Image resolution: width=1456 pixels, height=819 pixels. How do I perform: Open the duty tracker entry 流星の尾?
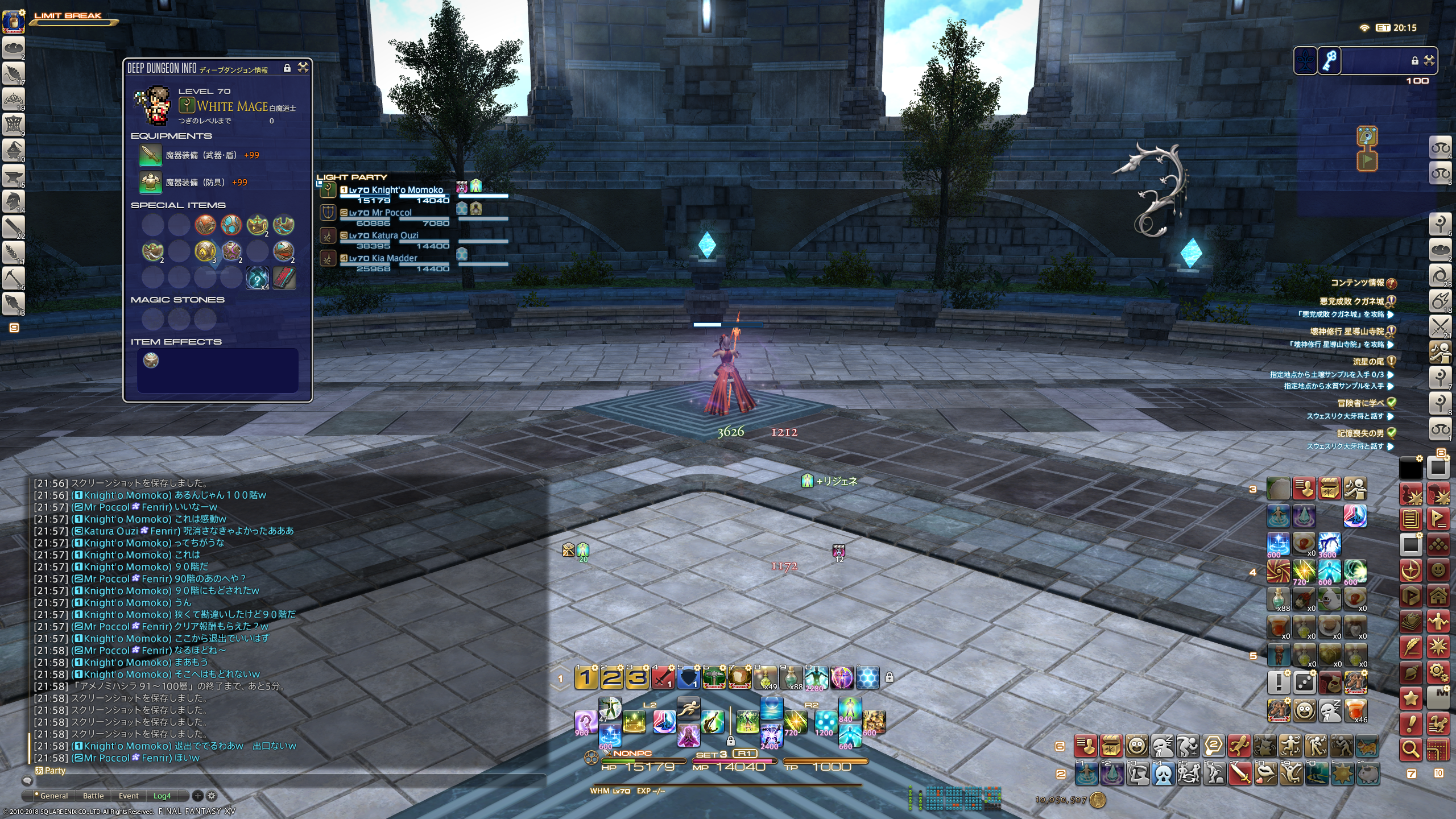coord(1367,361)
